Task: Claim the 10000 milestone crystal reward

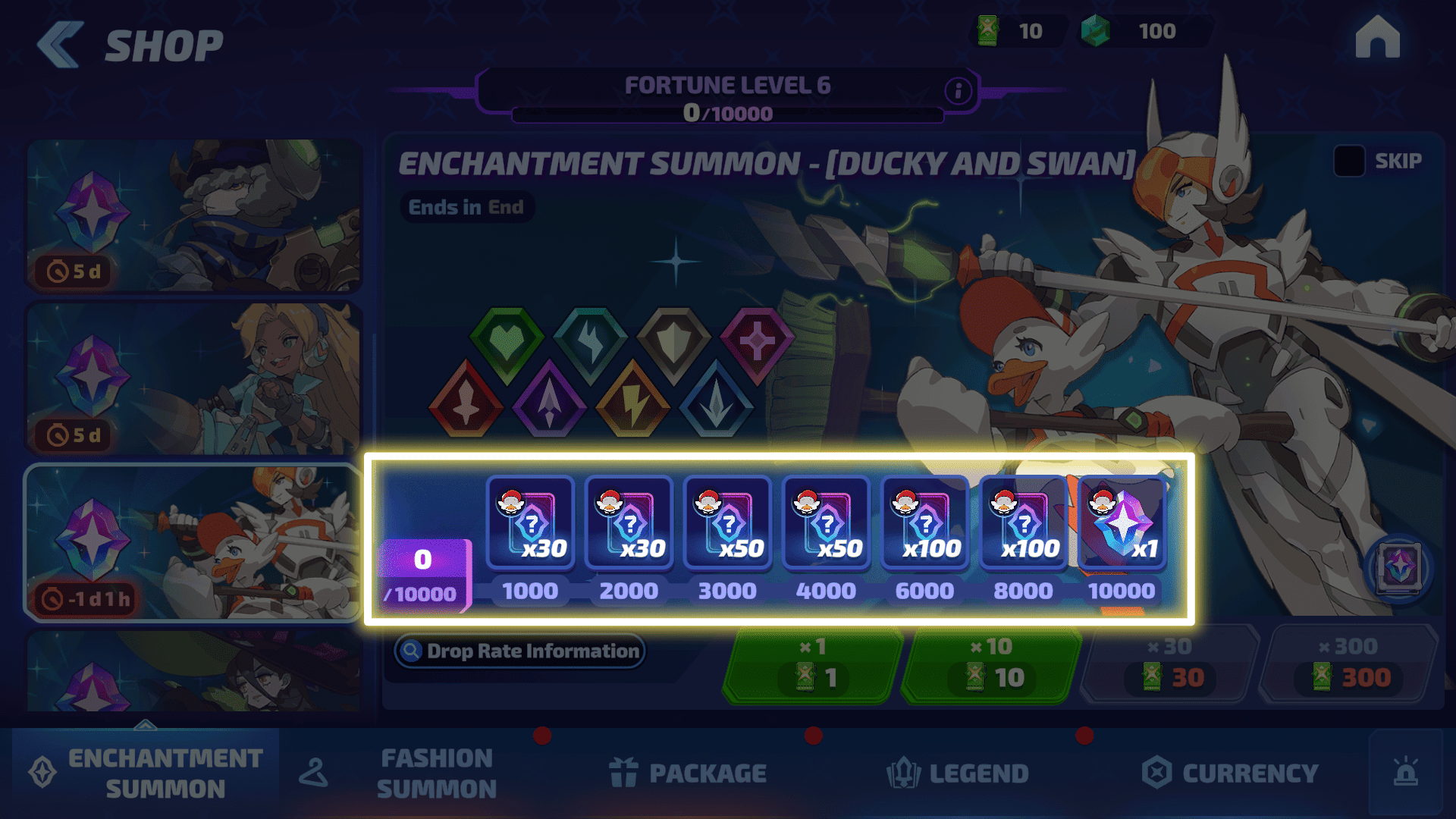Action: pyautogui.click(x=1122, y=523)
